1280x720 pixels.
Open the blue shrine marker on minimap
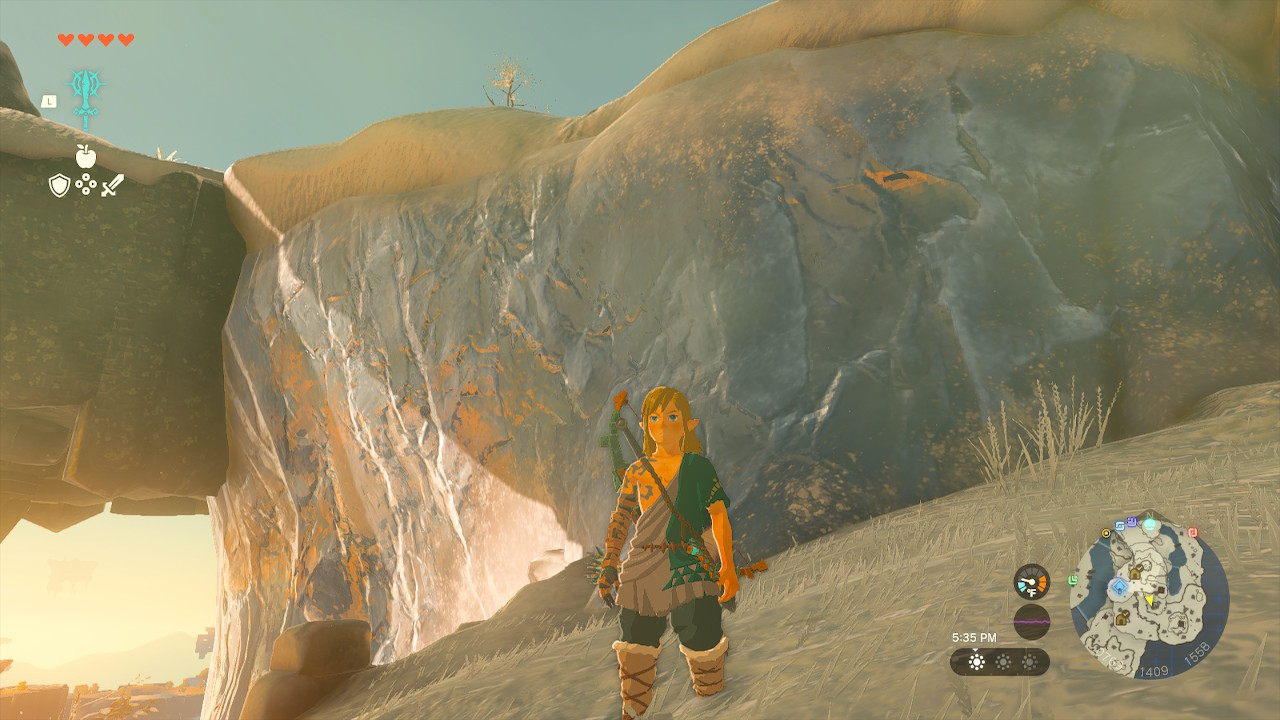pos(1120,585)
